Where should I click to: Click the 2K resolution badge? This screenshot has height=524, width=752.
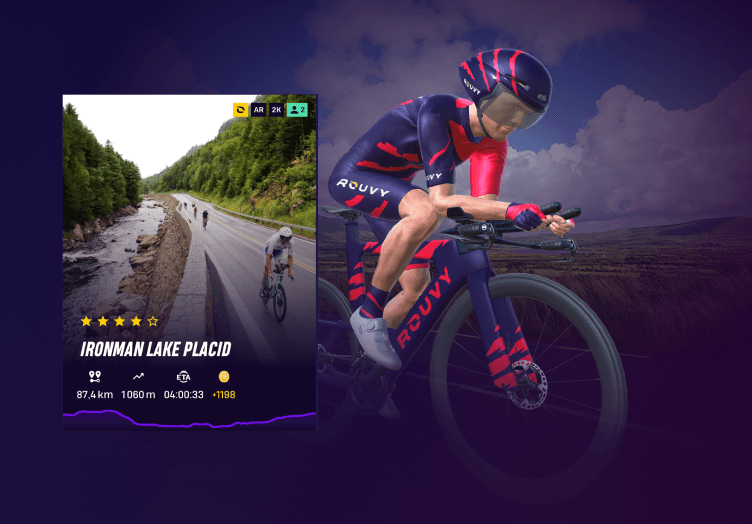pos(276,110)
